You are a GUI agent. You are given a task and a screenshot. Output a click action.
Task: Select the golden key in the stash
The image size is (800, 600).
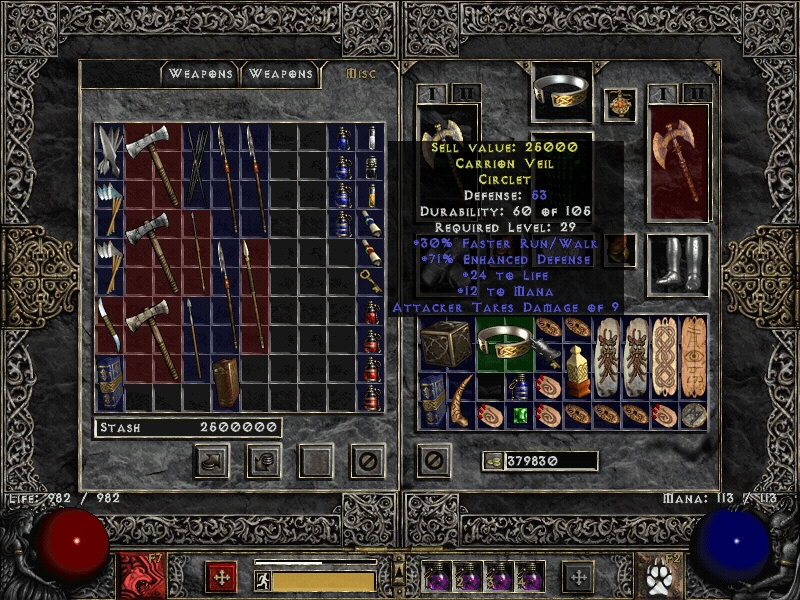point(370,278)
